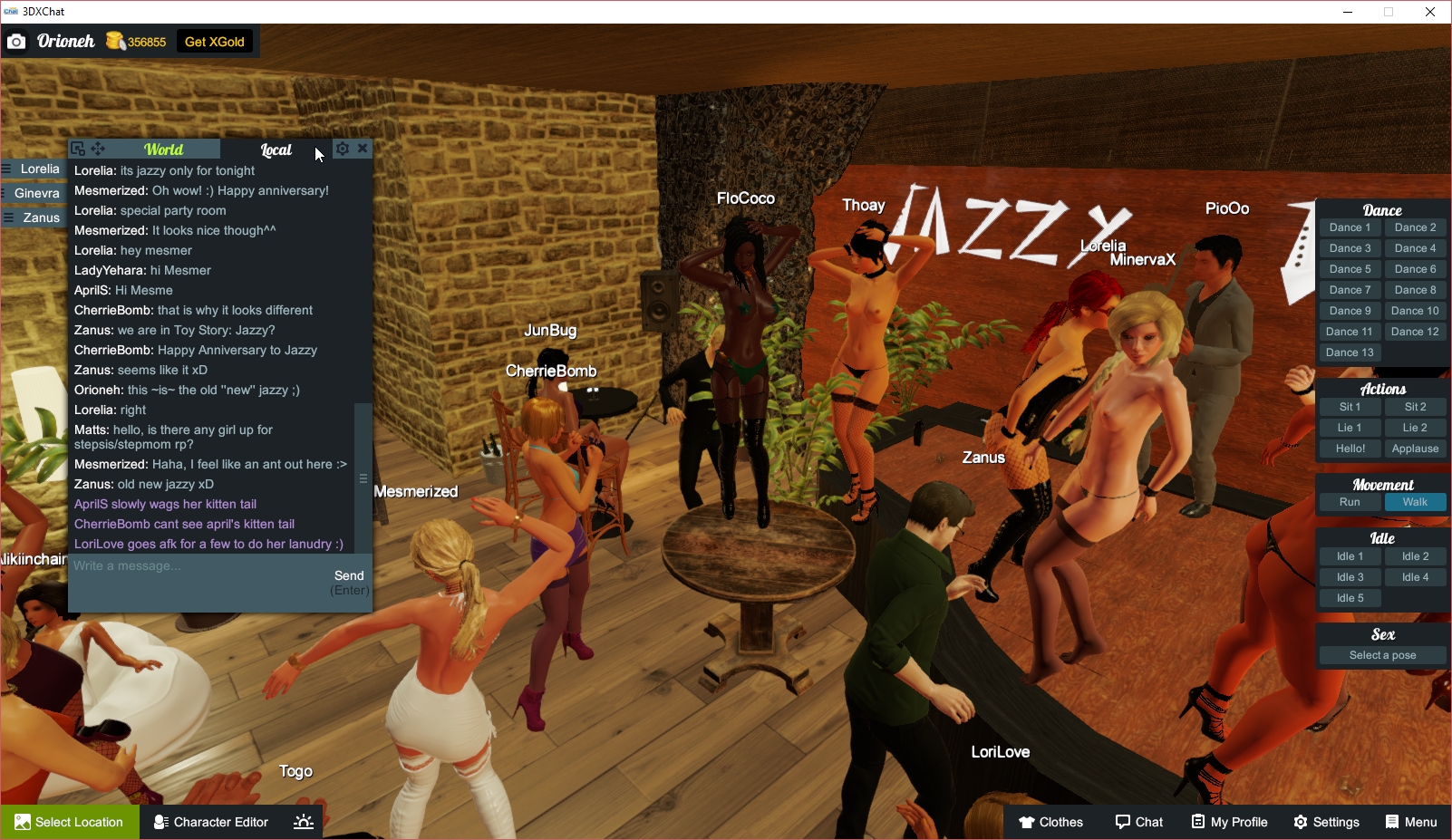Switch movement to Walk

[x=1415, y=501]
